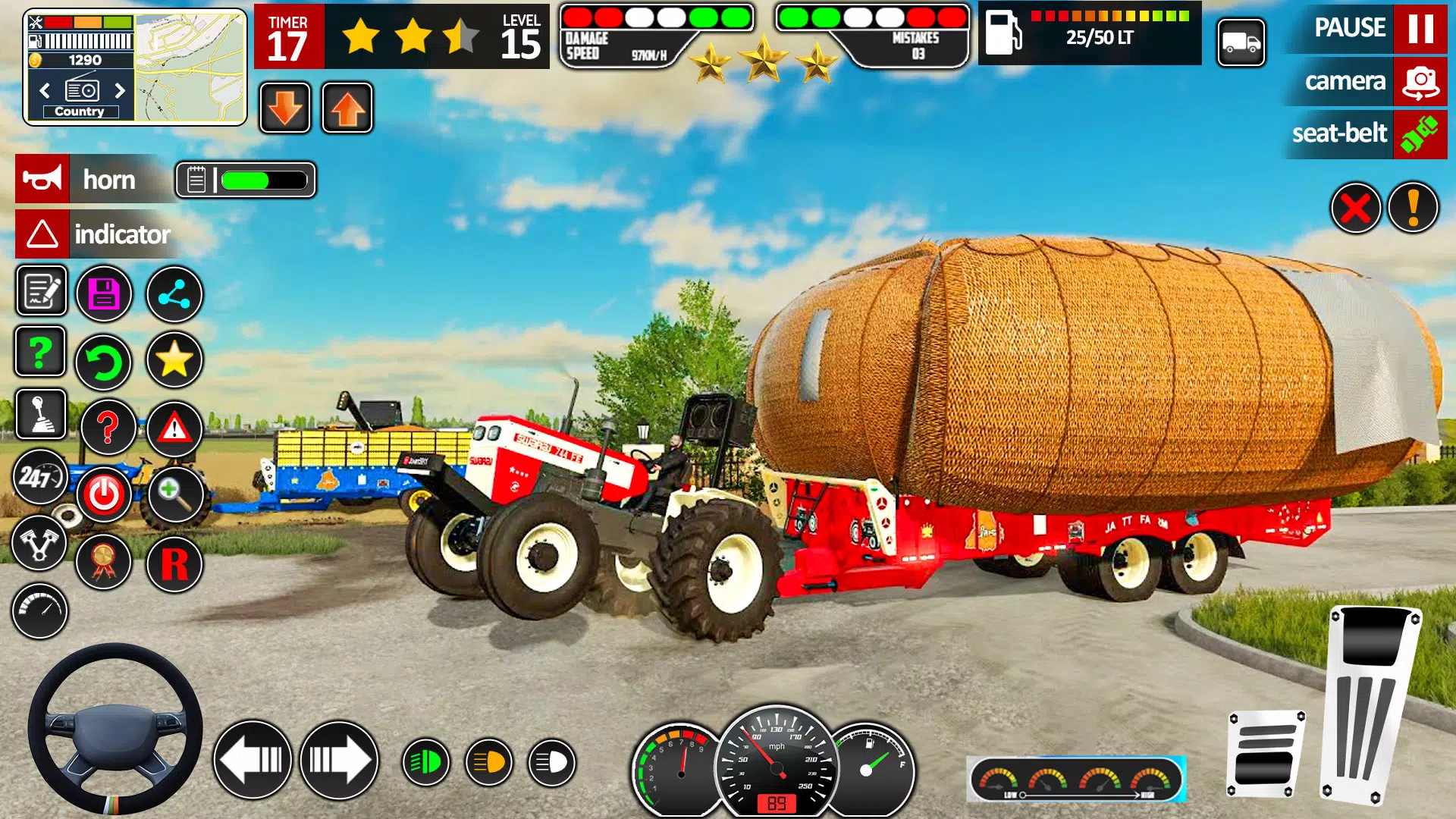Shift up with the orange up arrow

tap(347, 106)
